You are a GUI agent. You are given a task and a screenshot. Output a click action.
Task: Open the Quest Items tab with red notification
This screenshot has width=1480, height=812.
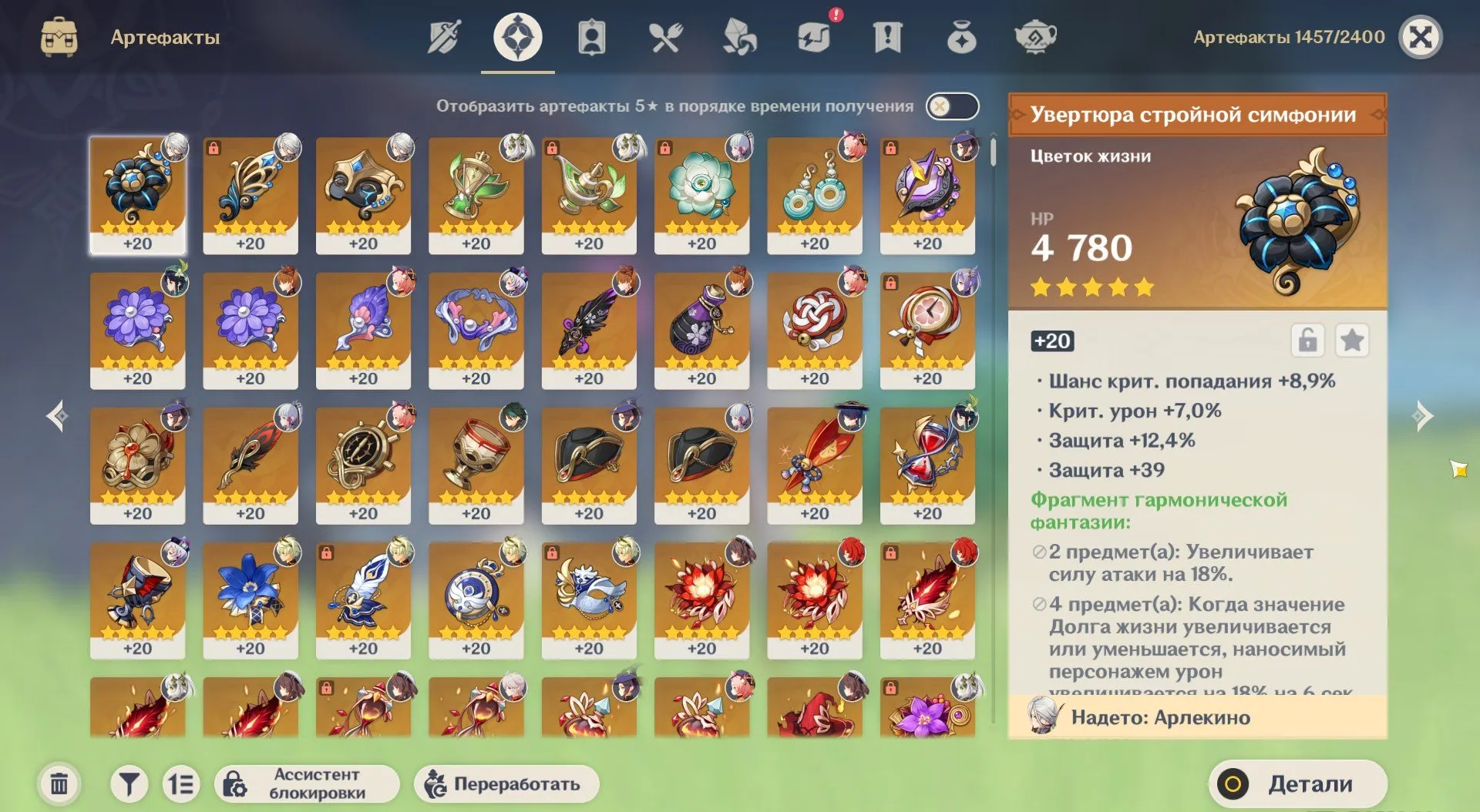click(888, 37)
